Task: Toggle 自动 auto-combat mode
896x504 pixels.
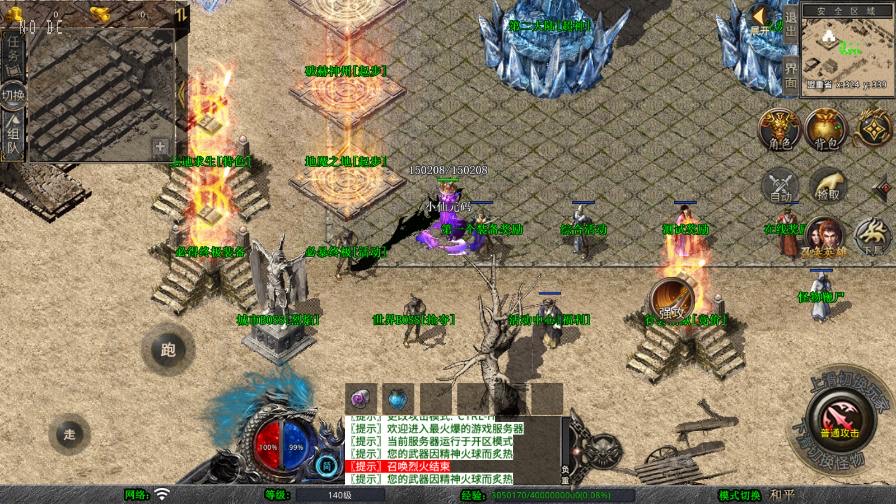Action: point(781,186)
